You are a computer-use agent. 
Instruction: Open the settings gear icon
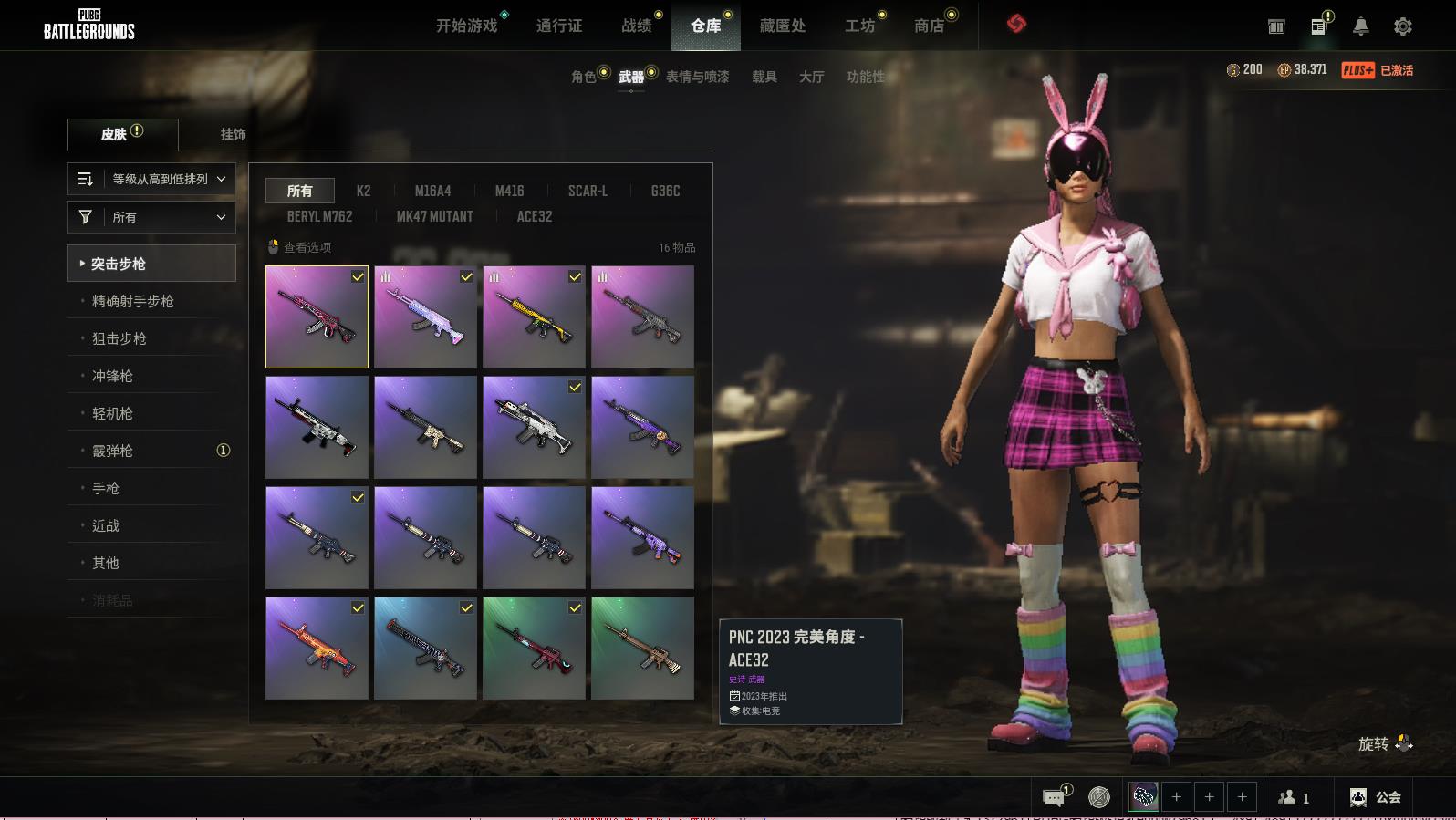pyautogui.click(x=1402, y=26)
